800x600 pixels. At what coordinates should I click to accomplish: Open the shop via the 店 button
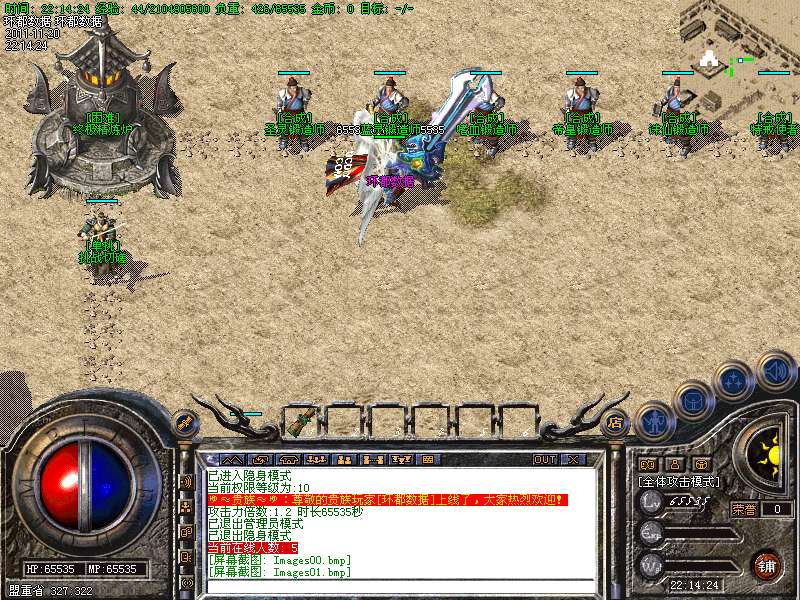[615, 422]
